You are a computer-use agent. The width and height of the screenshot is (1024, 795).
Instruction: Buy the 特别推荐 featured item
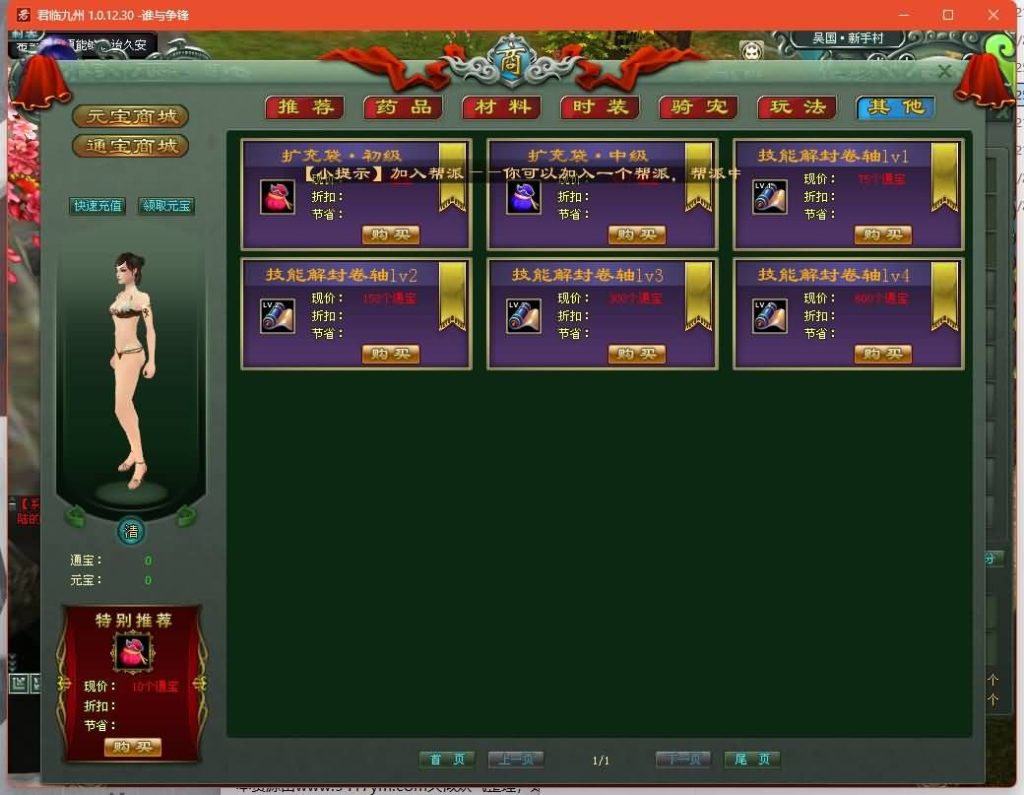pos(132,747)
